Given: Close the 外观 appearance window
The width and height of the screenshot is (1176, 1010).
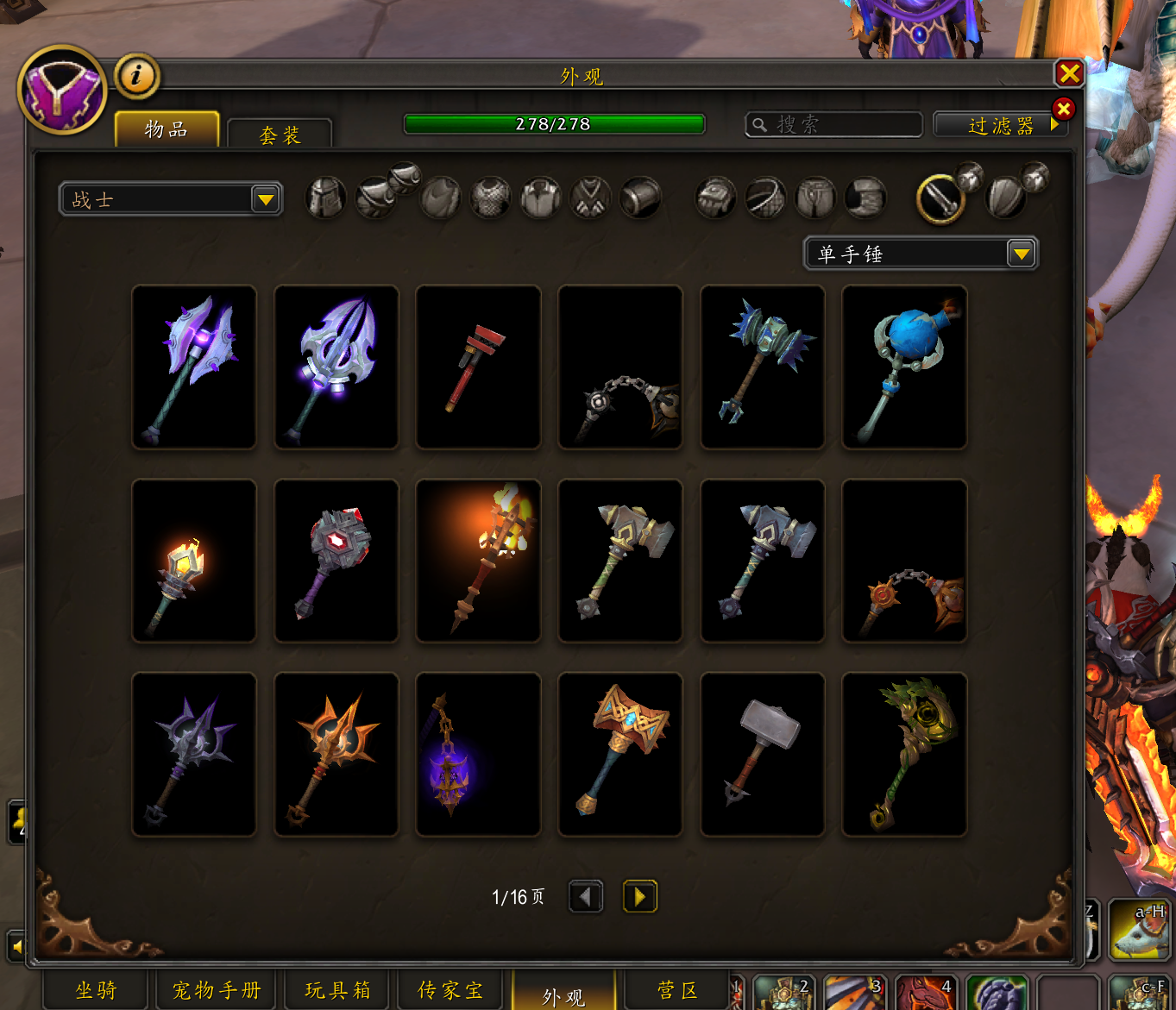Looking at the screenshot, I should [x=1069, y=74].
